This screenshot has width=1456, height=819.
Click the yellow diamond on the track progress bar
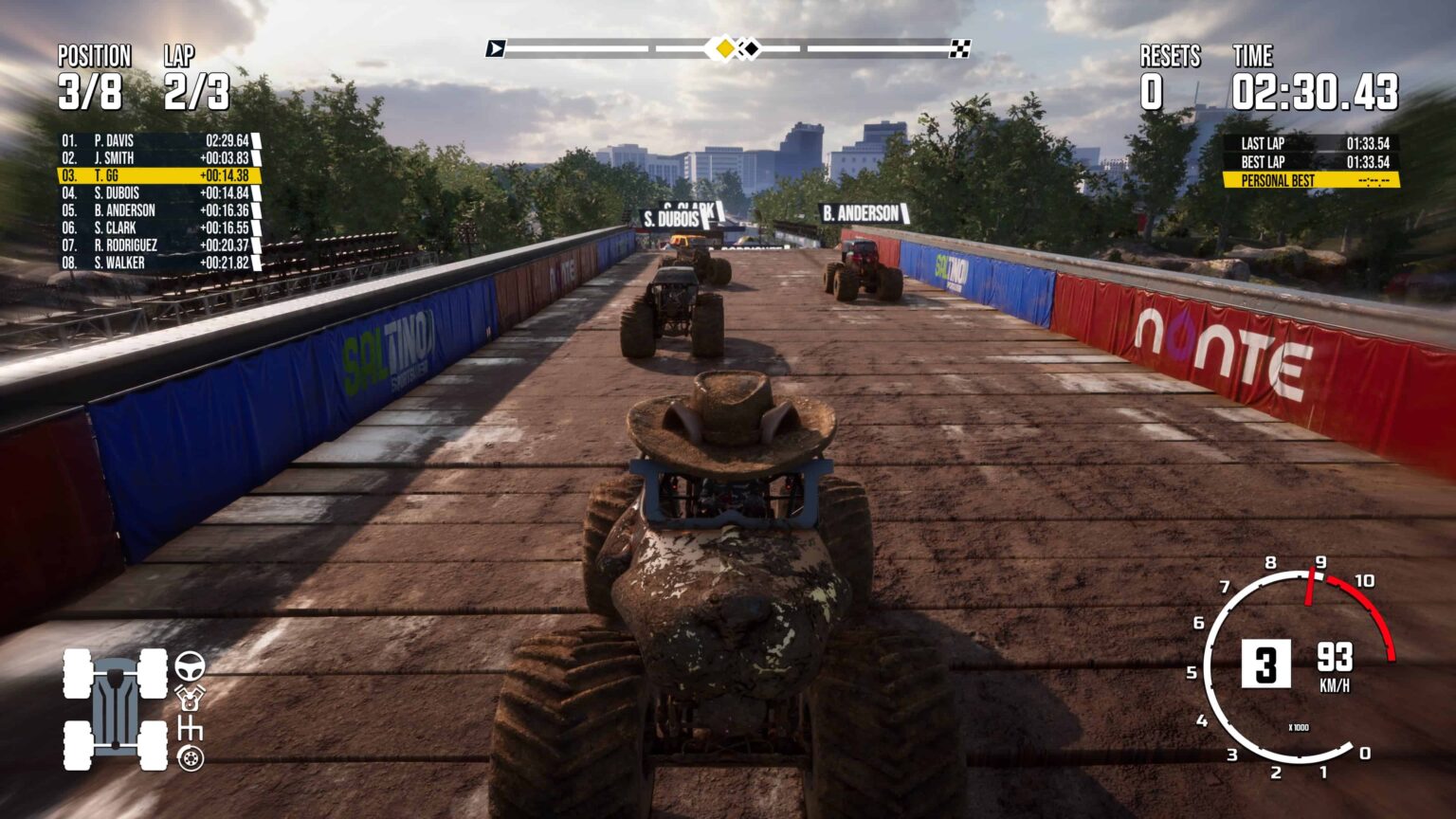tap(724, 48)
